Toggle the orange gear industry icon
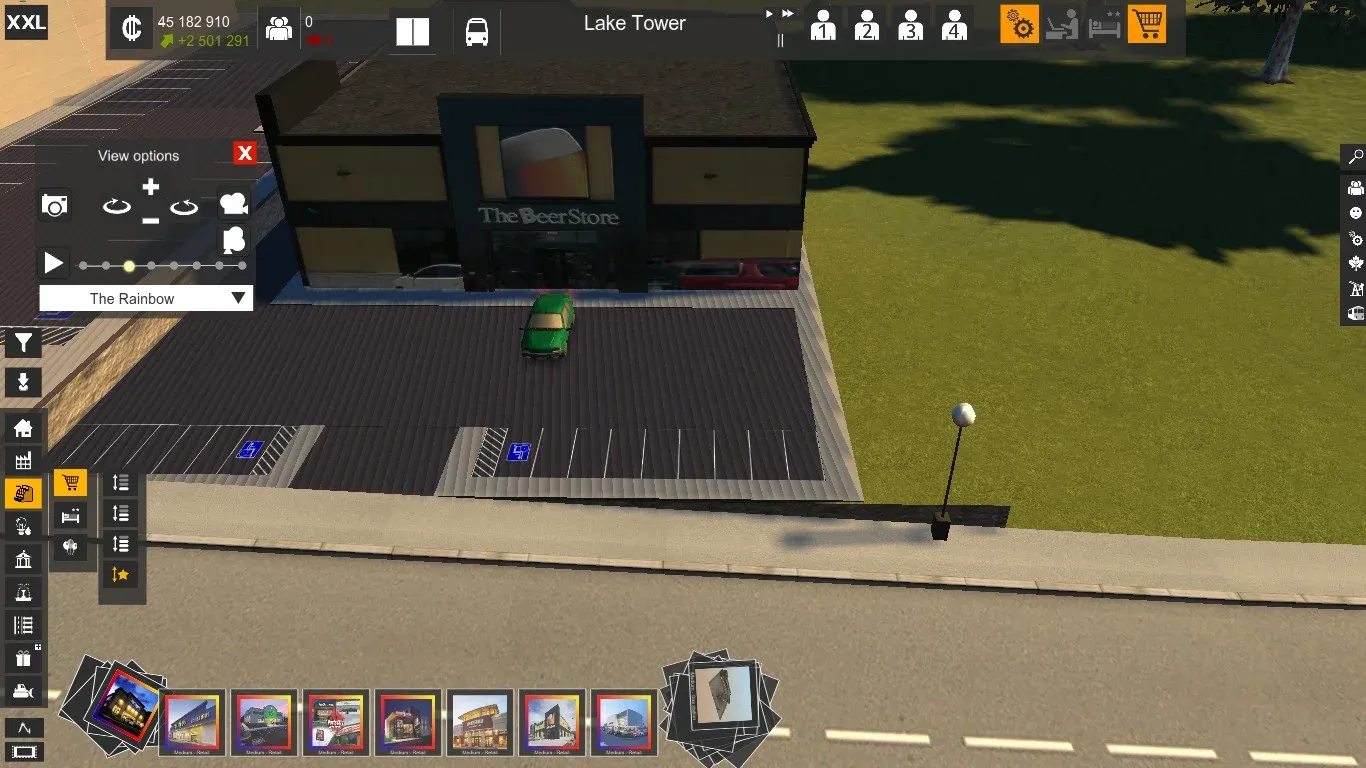 (x=1019, y=24)
